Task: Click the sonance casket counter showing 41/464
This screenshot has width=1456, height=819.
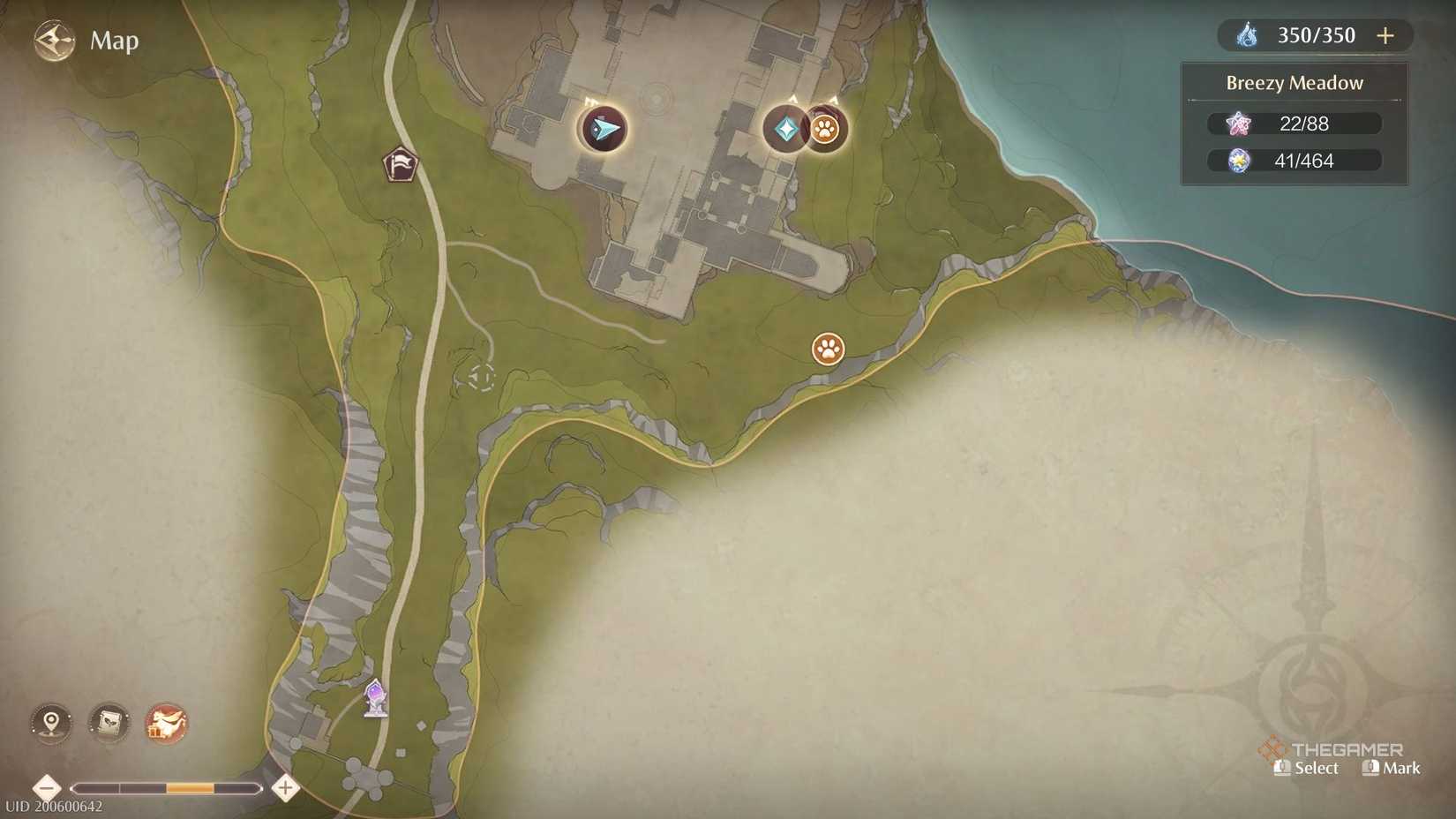Action: 1294,161
